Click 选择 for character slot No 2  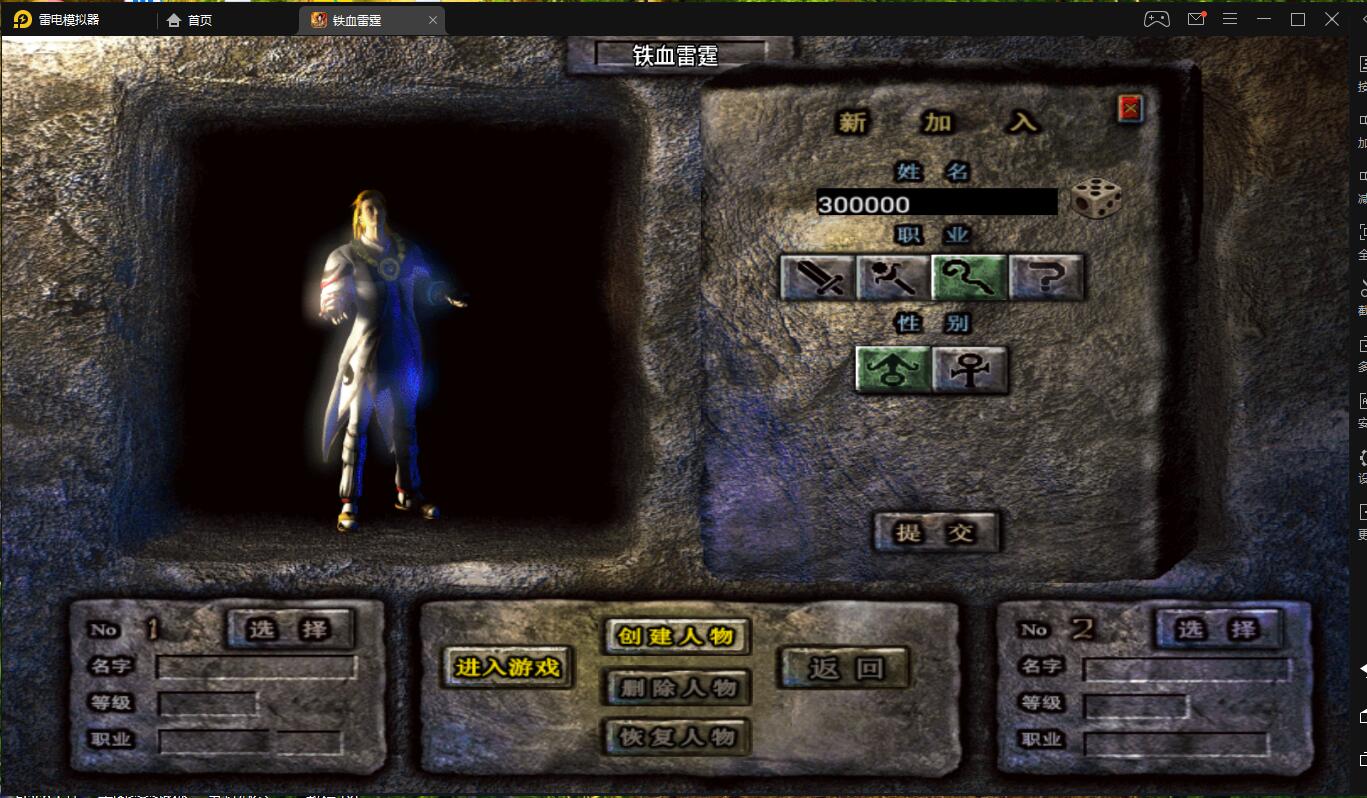coord(1216,629)
